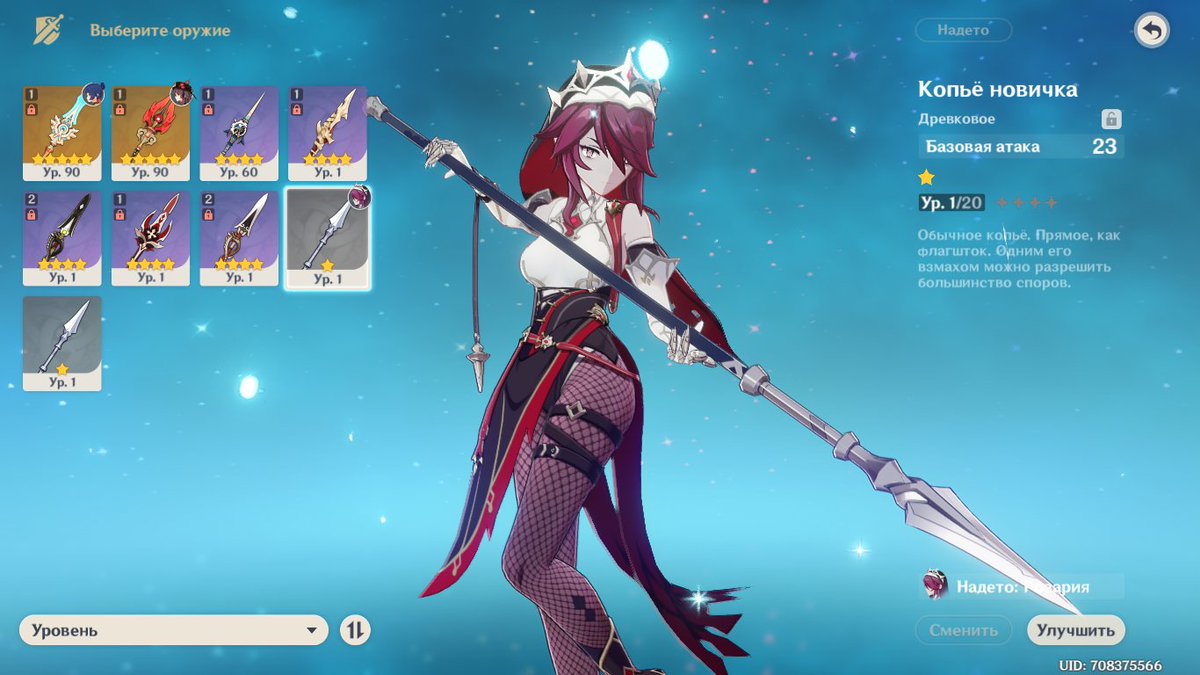Pick the bone-colored jagged four-star spear
1200x675 pixels.
[327, 124]
